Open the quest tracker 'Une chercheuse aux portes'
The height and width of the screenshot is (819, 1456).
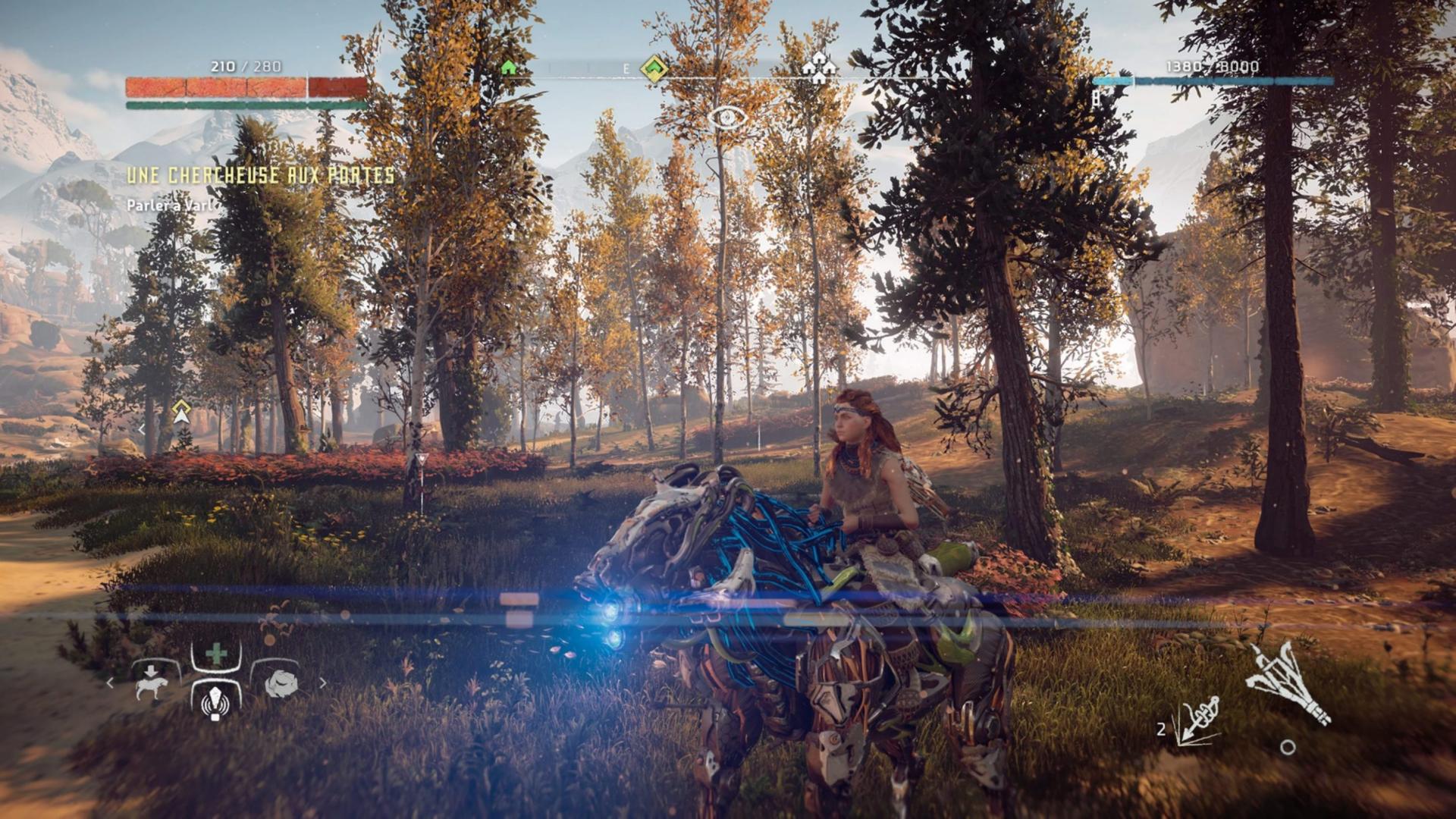260,176
